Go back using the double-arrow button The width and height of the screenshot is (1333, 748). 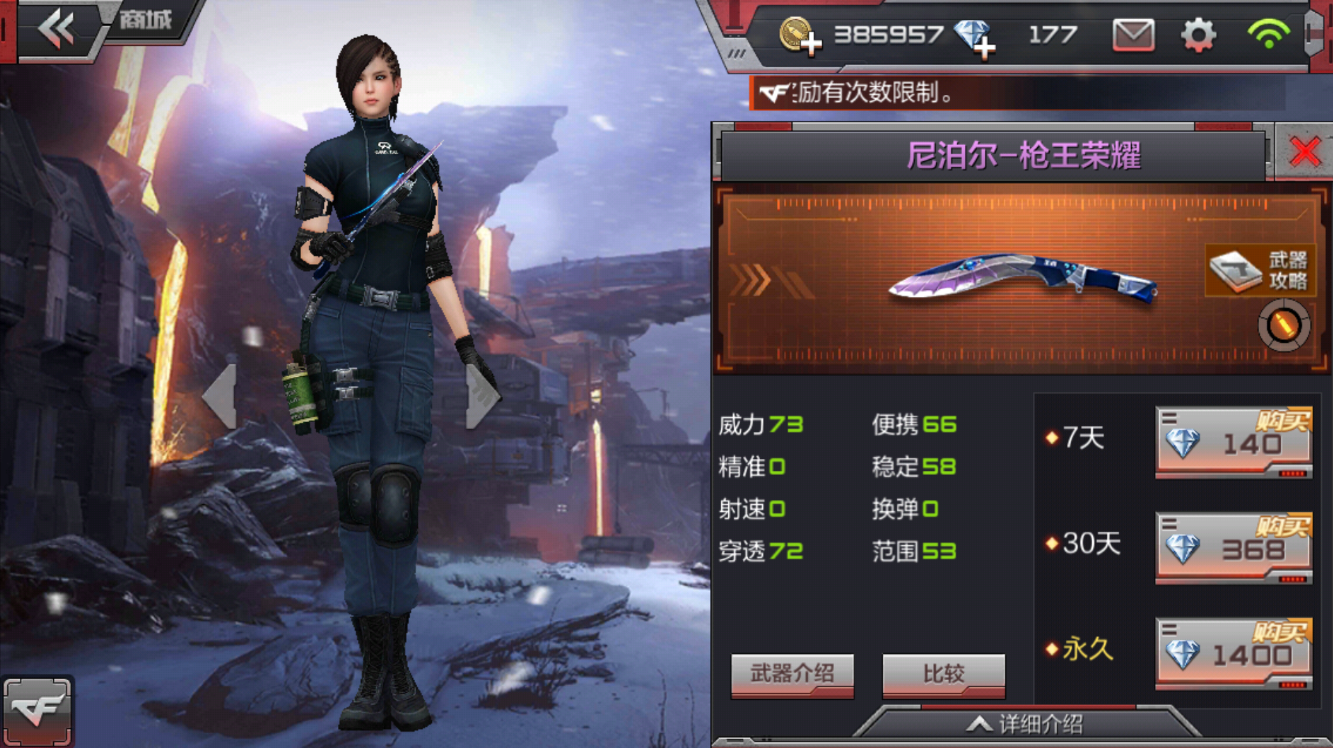tap(56, 30)
